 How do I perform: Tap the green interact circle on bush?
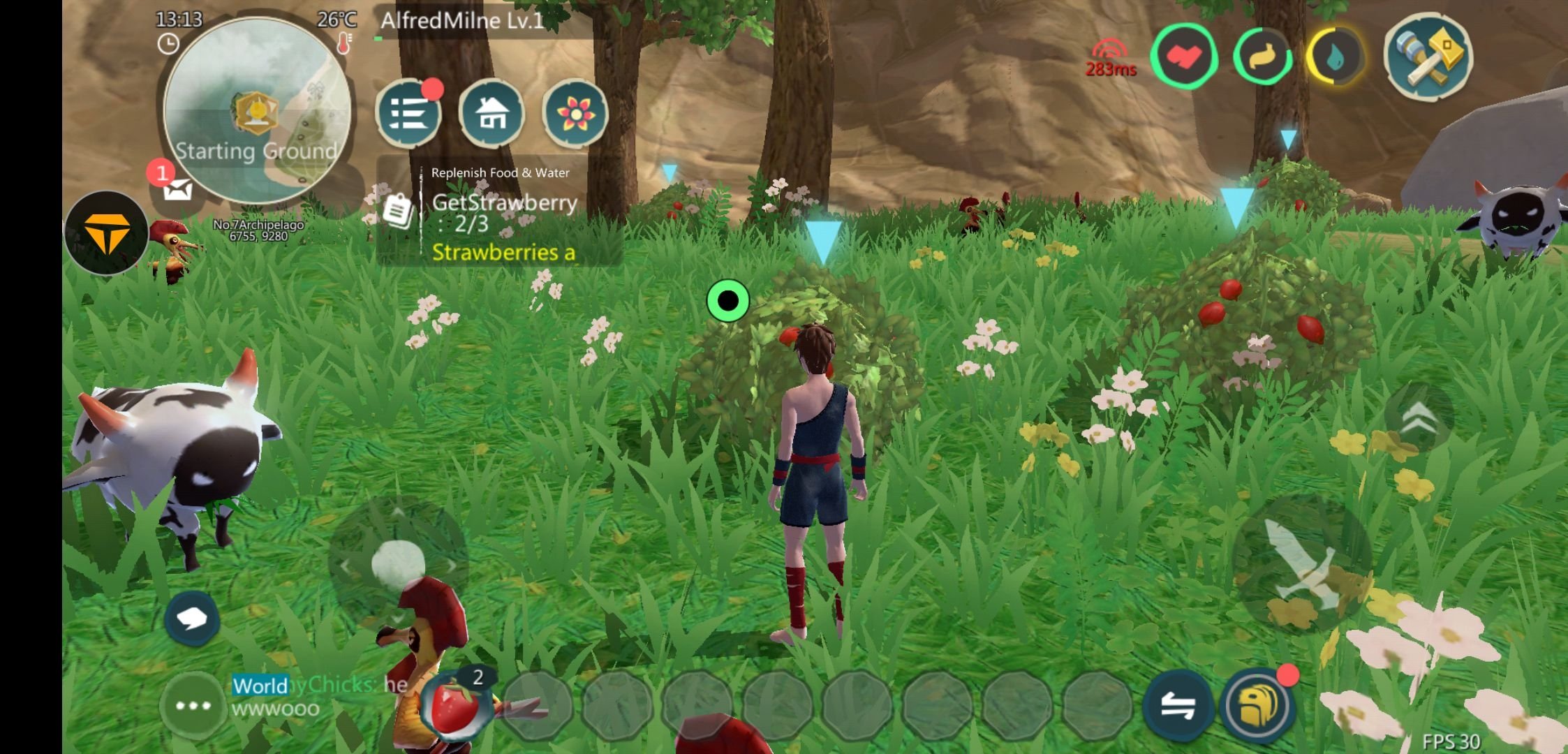727,301
